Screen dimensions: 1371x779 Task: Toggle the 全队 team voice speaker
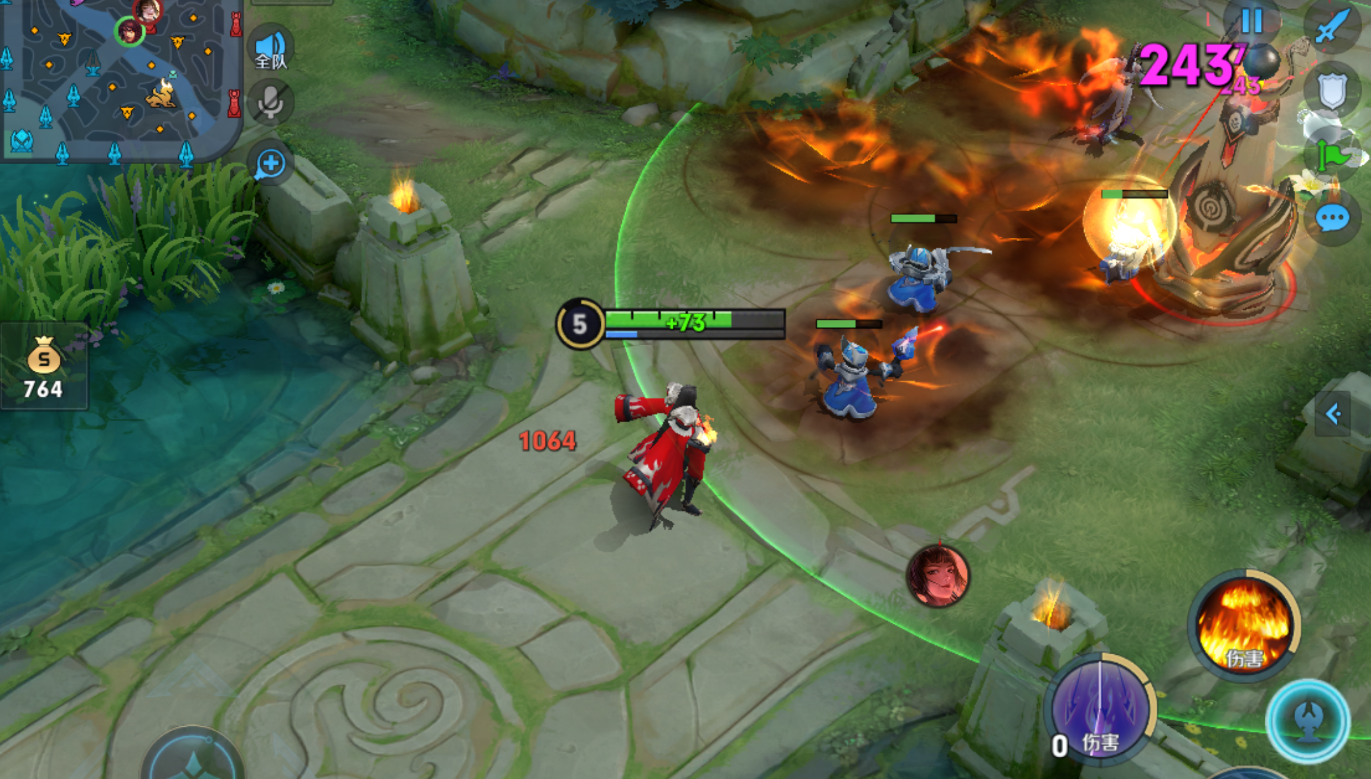[x=270, y=47]
